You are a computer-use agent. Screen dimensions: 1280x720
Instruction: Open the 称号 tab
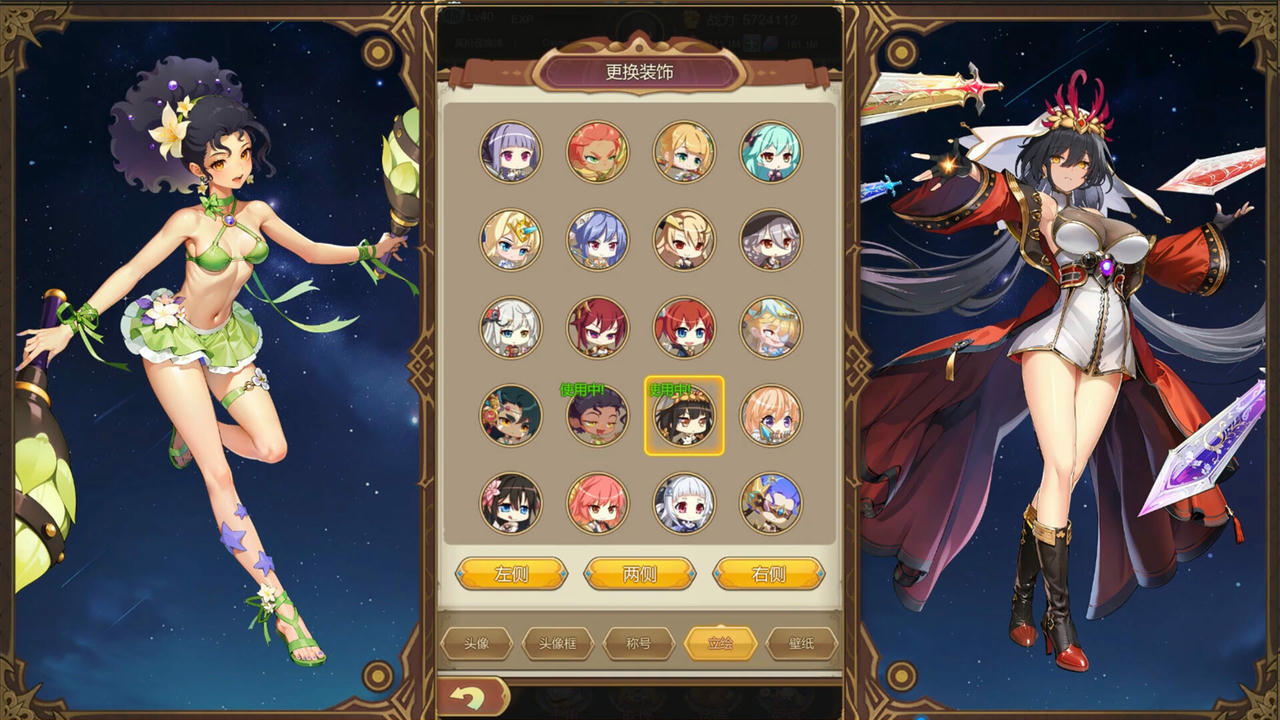coord(640,643)
